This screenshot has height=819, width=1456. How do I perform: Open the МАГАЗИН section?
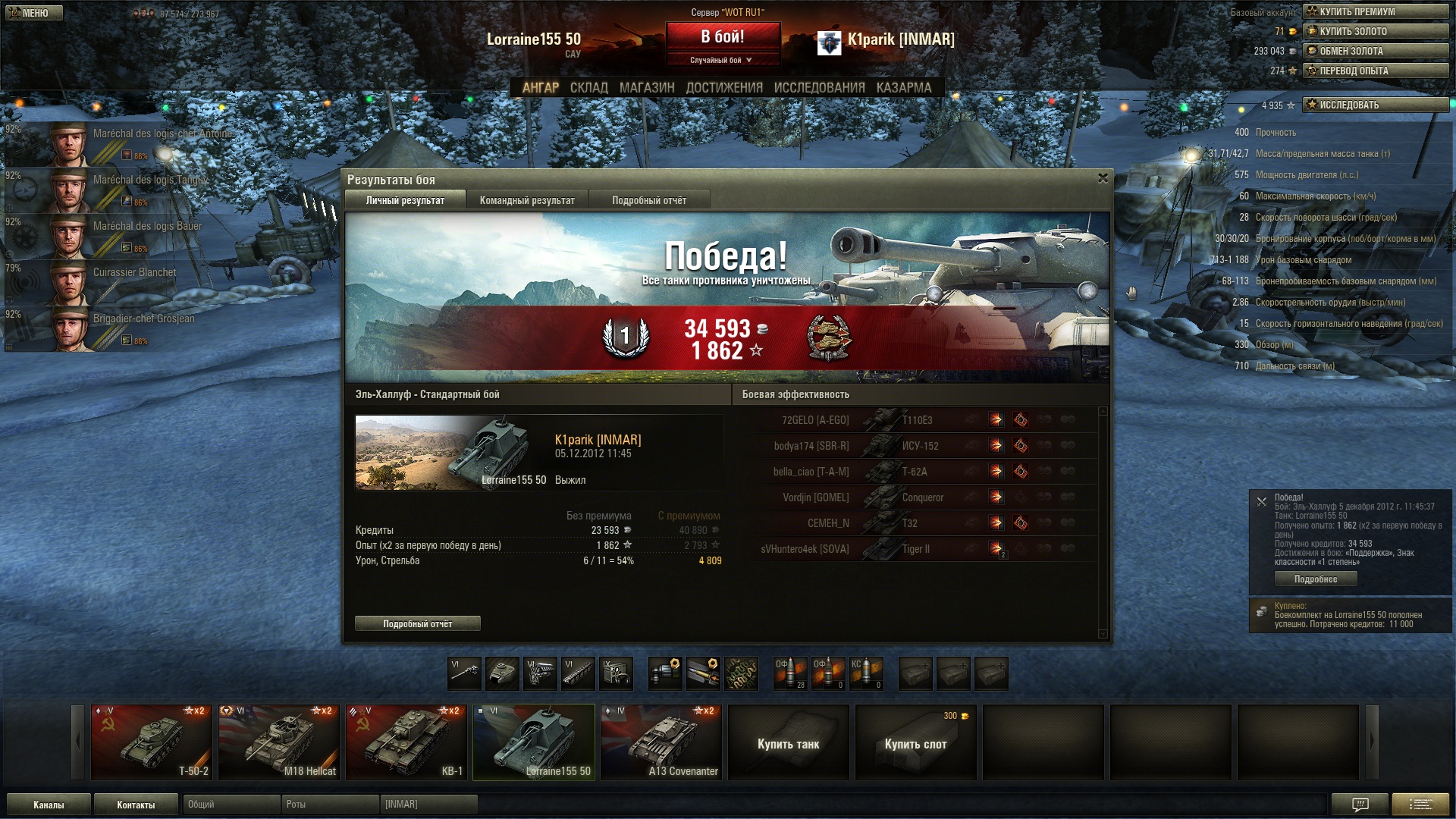point(646,88)
